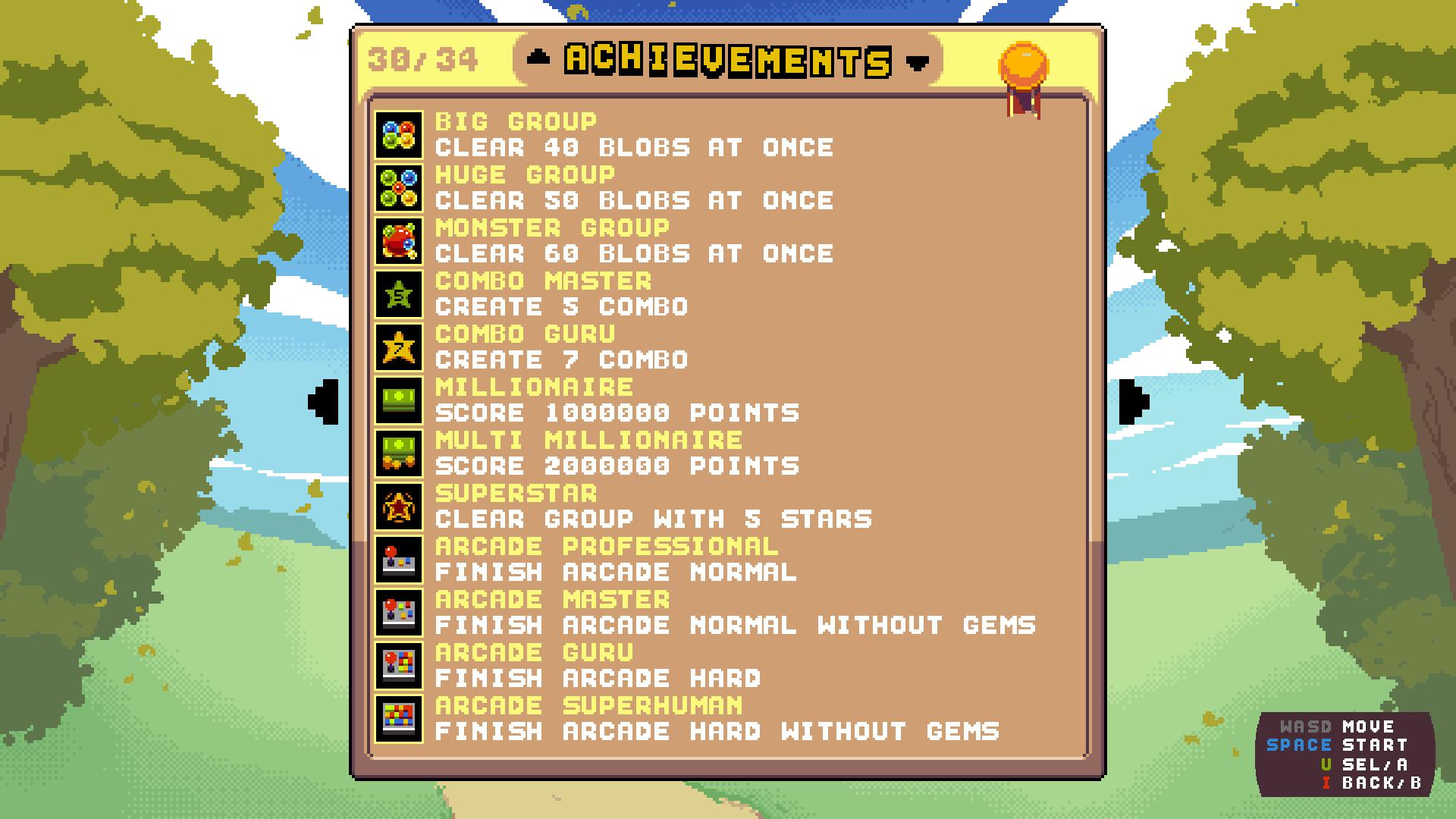Click the Big Group achievement icon
The image size is (1456, 819).
click(x=400, y=135)
